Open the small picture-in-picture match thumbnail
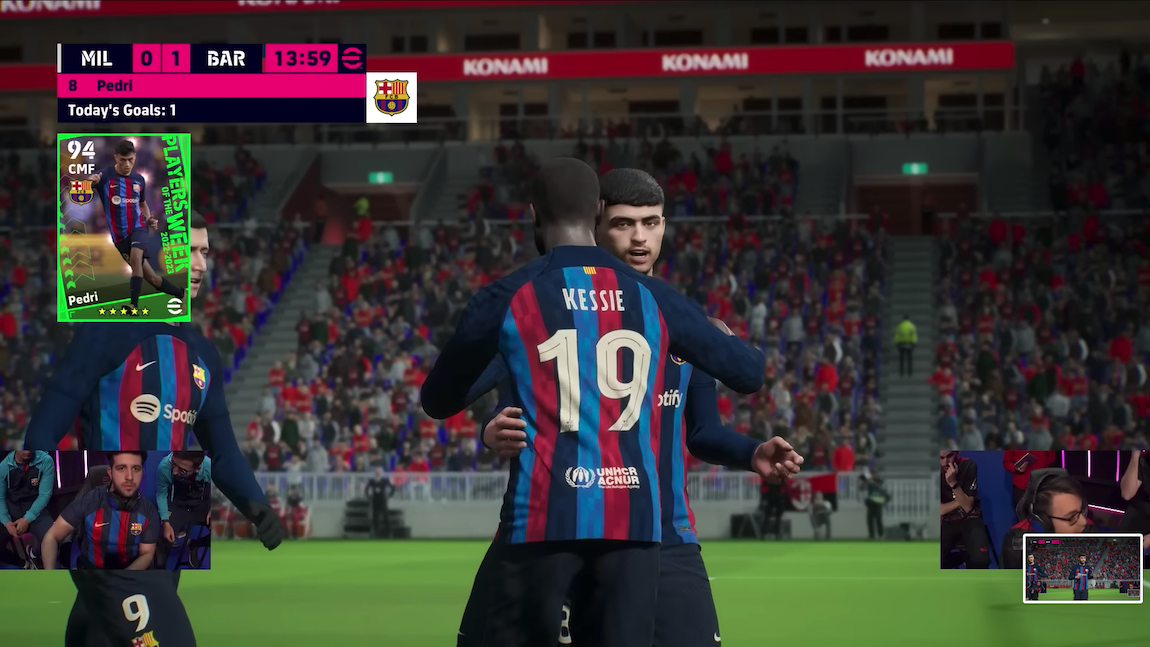The image size is (1150, 647). pos(1082,567)
